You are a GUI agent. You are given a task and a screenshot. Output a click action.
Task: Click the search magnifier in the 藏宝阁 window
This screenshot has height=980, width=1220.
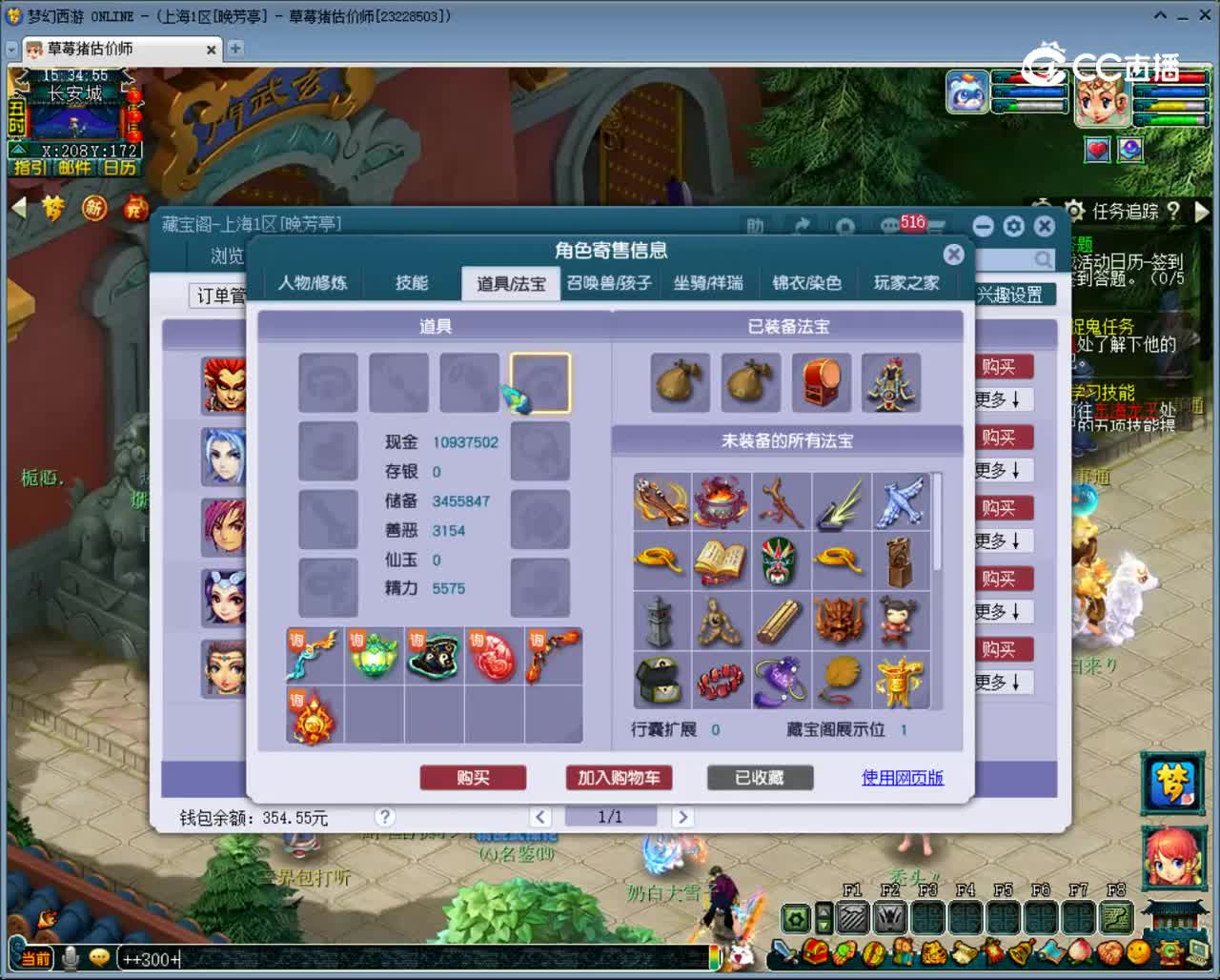point(1041,259)
